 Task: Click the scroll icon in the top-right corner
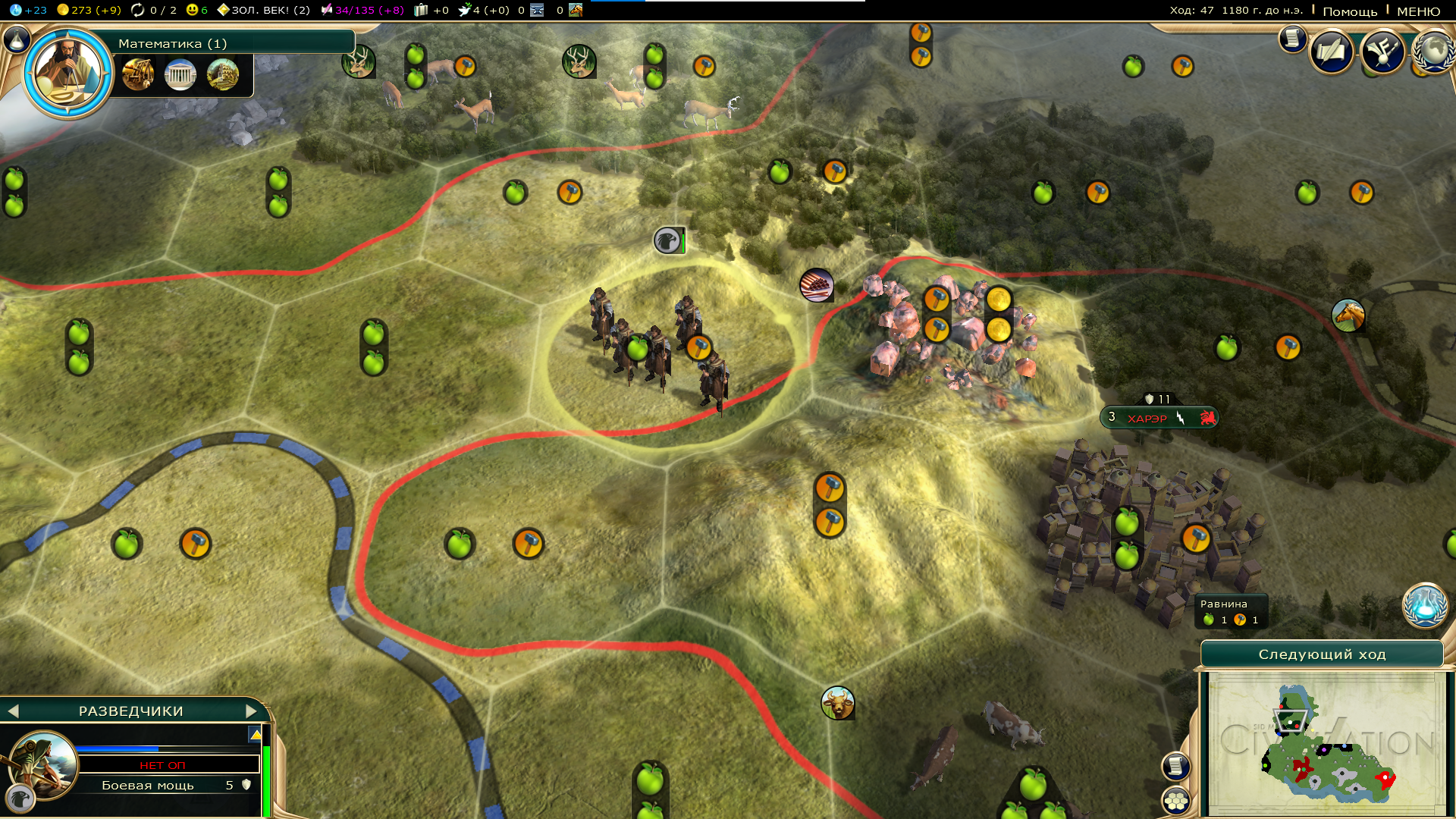point(1291,39)
